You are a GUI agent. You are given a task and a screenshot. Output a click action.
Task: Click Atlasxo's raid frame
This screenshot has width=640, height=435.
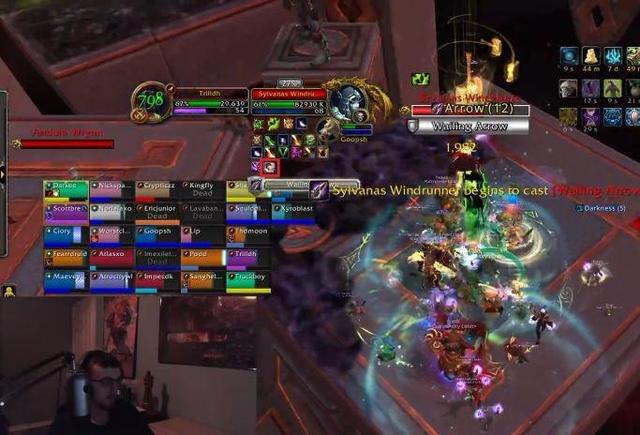[111, 258]
